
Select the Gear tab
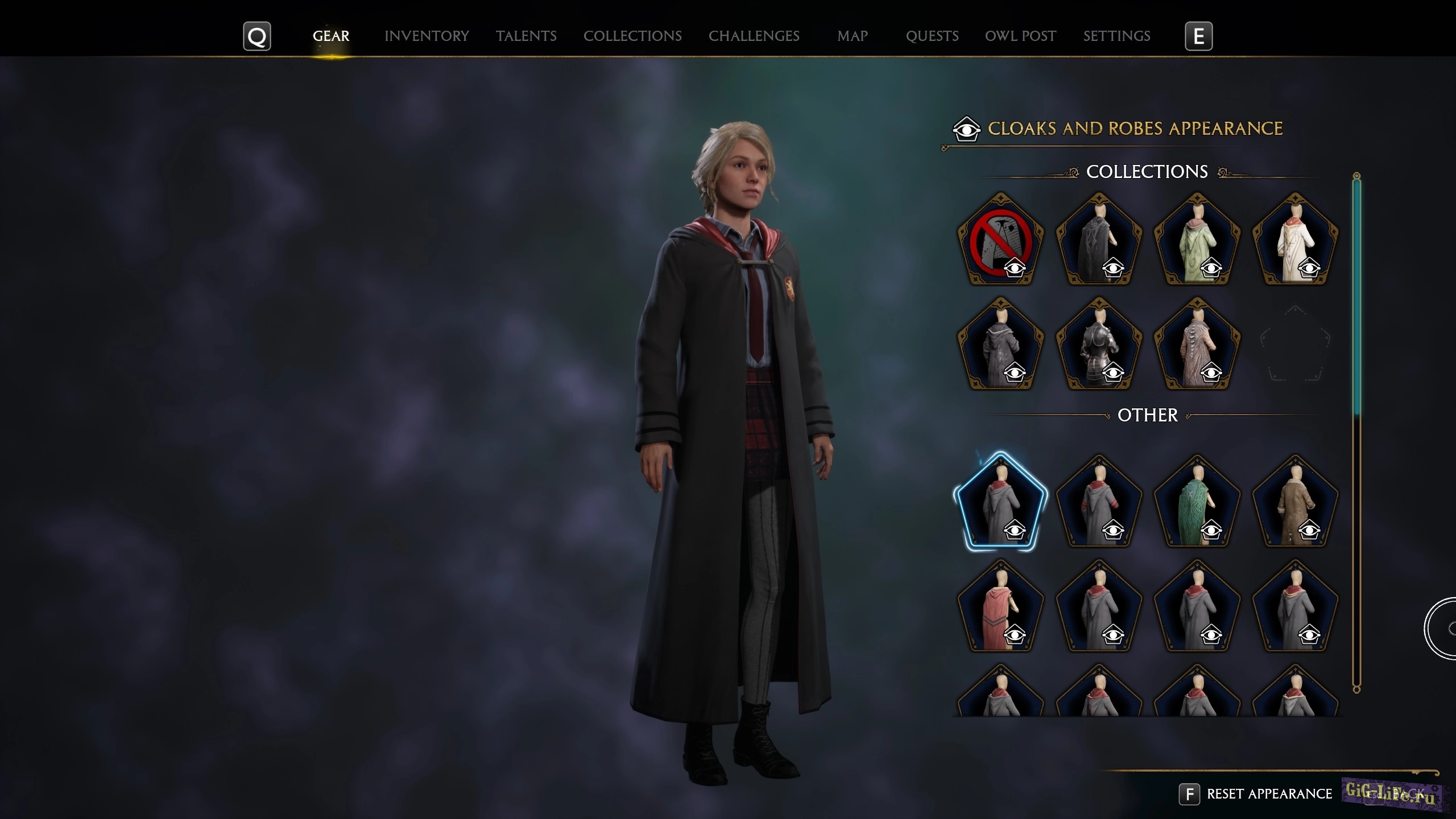click(x=331, y=36)
